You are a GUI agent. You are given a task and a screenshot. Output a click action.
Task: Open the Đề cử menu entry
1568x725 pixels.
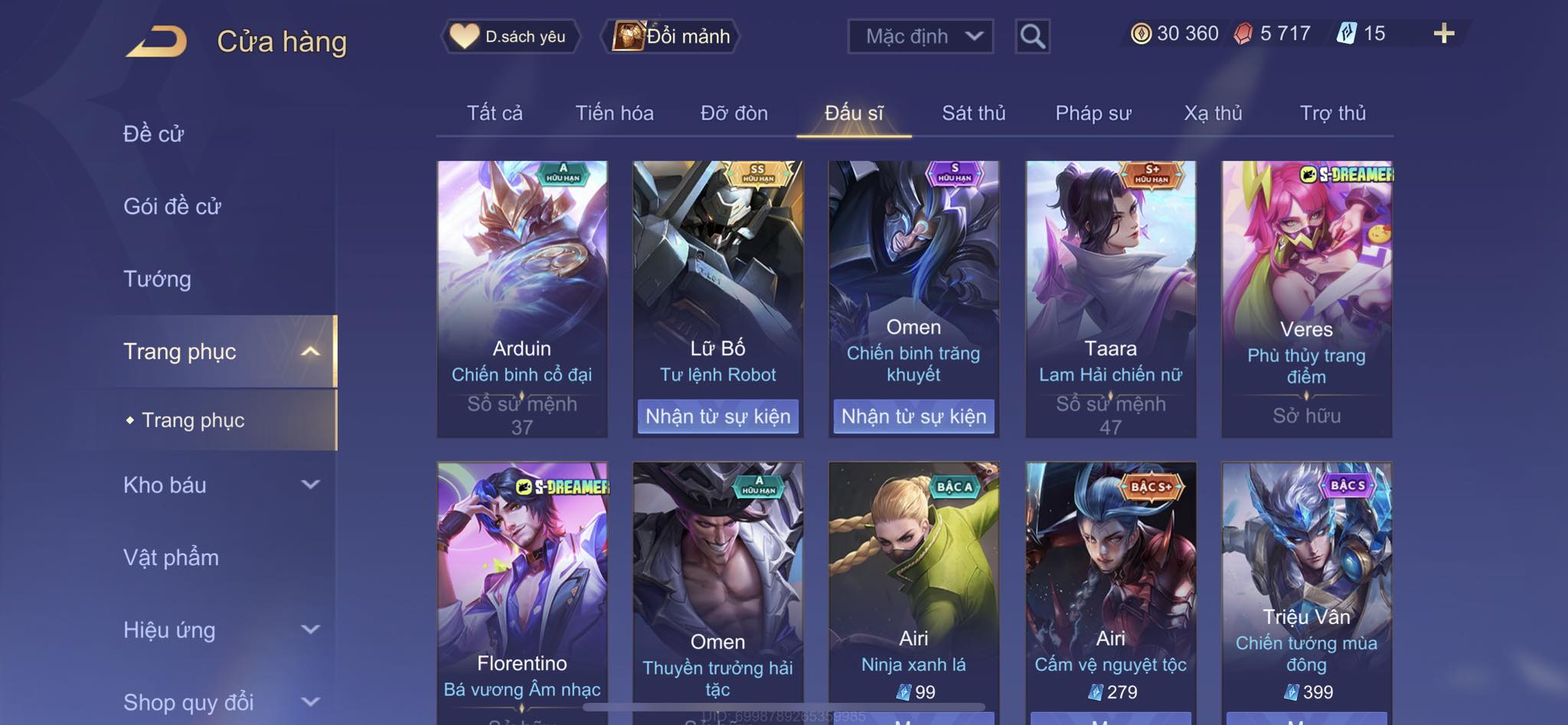154,134
